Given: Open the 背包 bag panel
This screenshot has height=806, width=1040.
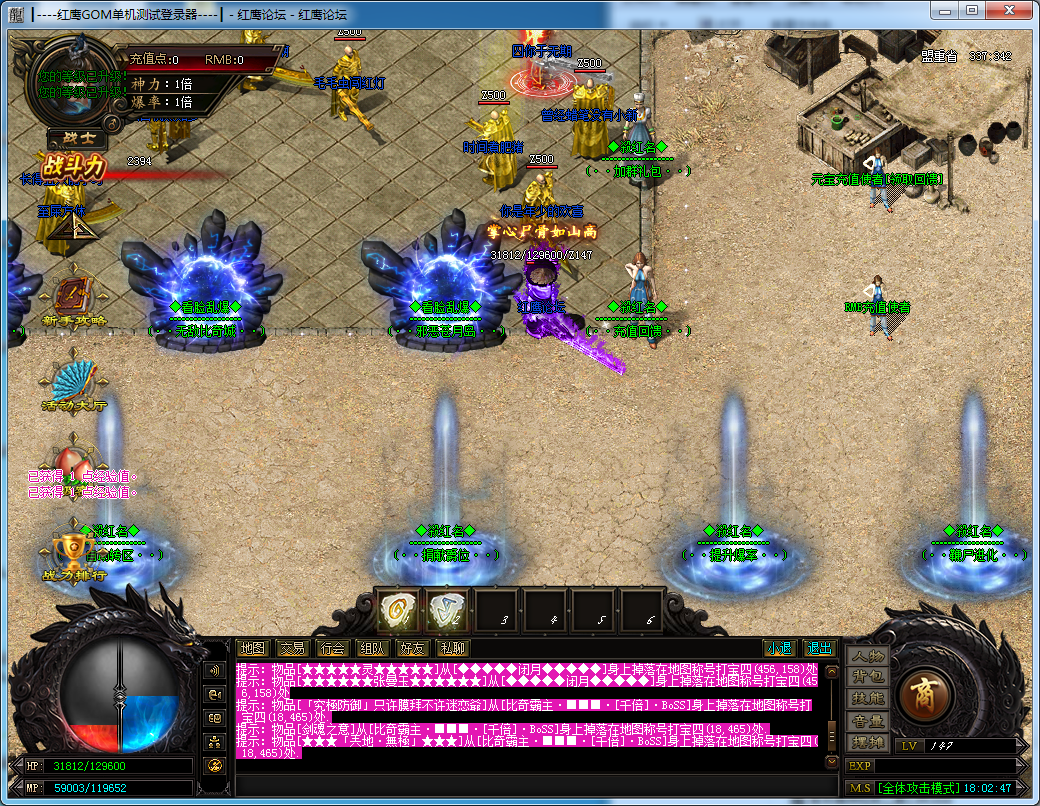Looking at the screenshot, I should pos(868,678).
